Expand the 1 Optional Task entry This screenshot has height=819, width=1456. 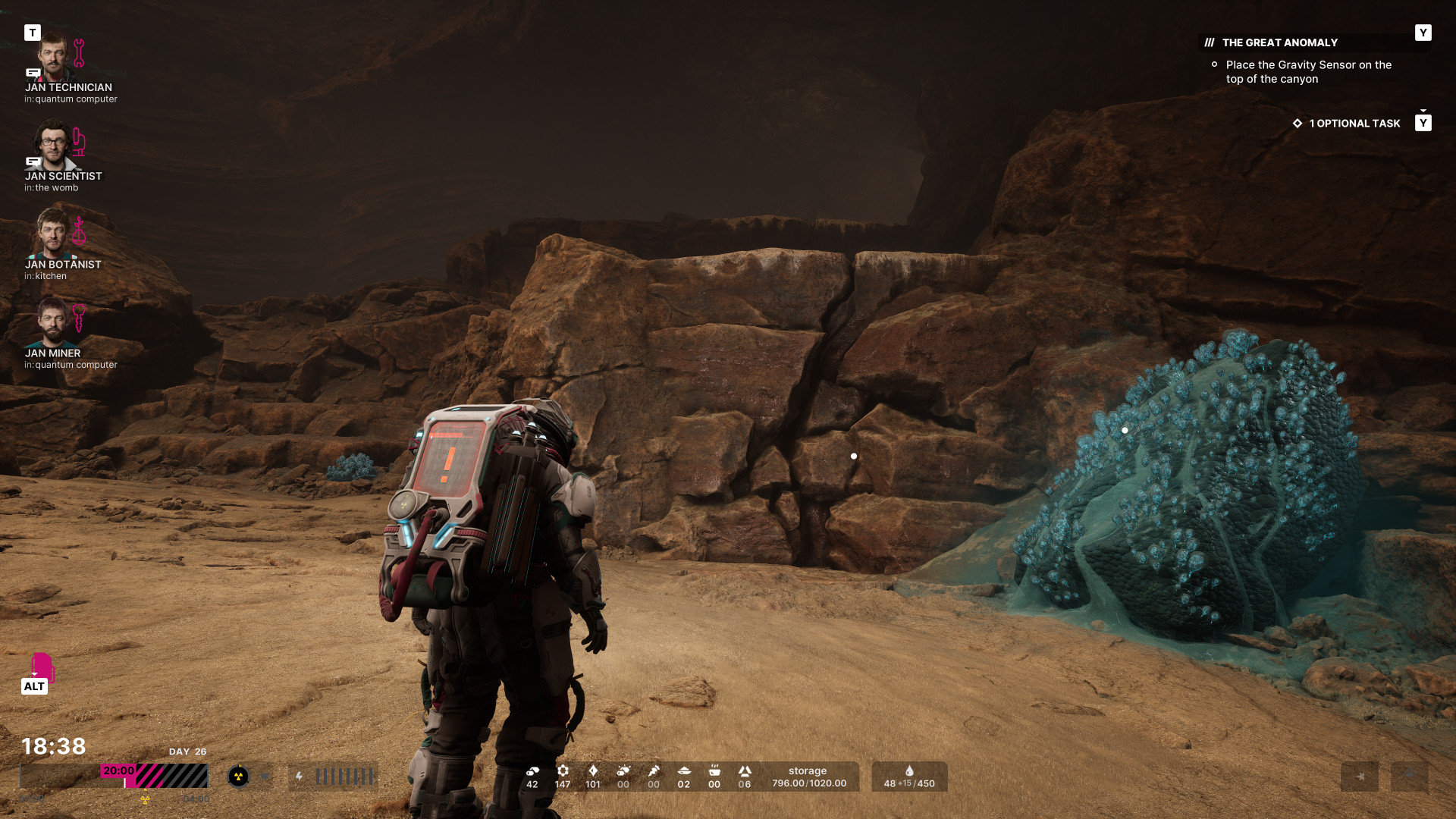pos(1354,124)
